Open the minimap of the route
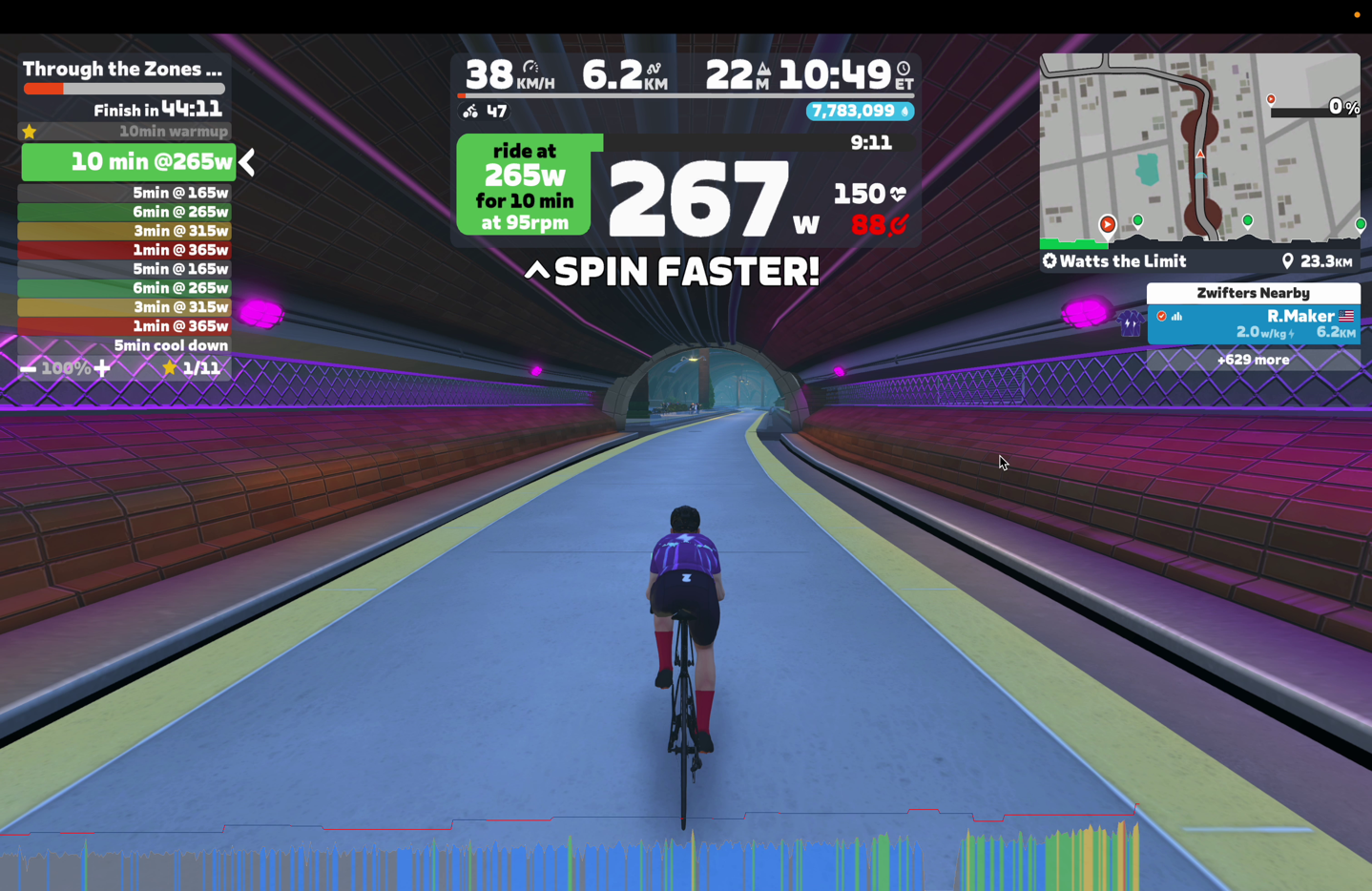 point(1199,148)
